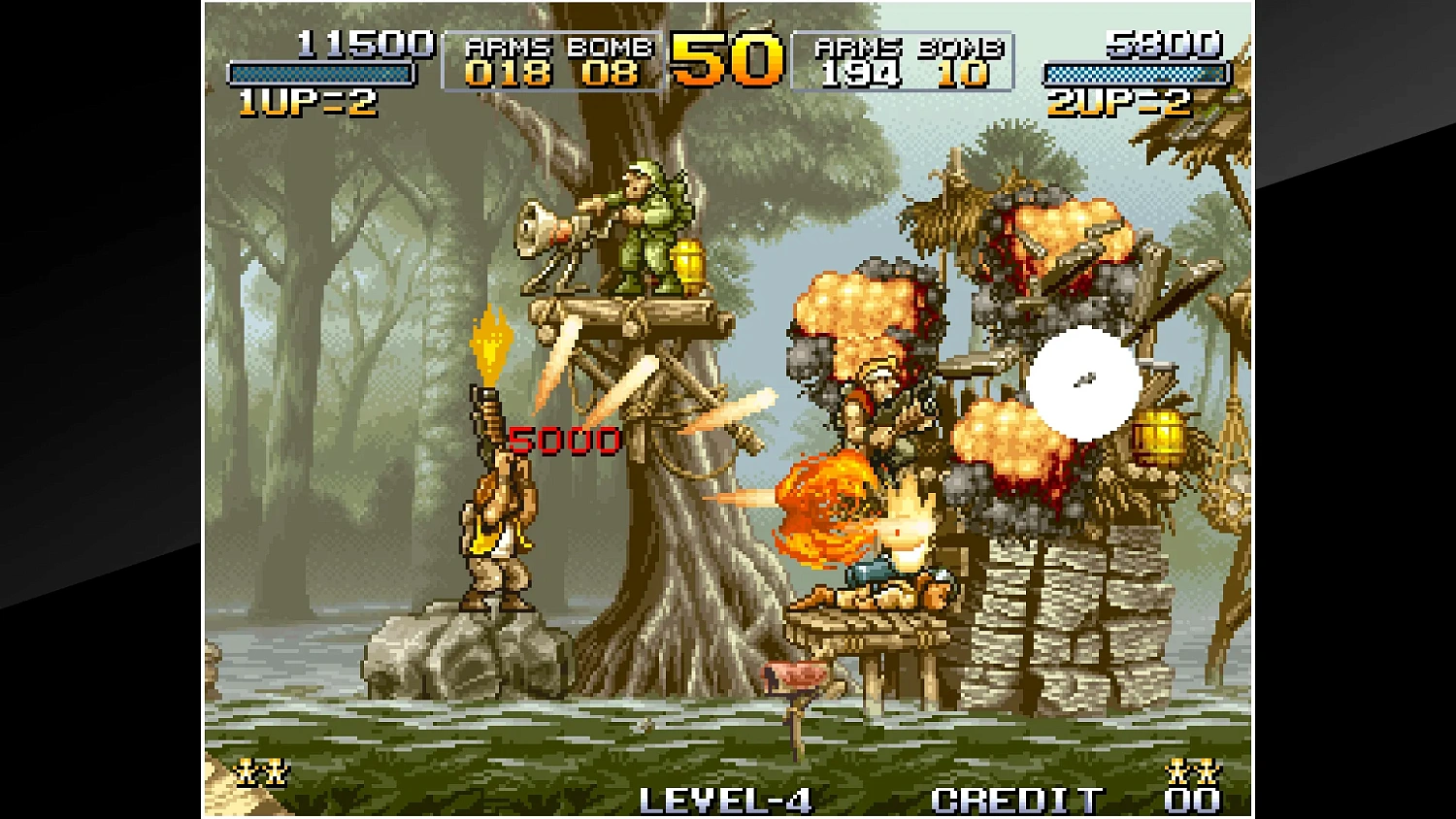Screen dimensions: 1456x819
Task: Click the 5000 points popup text
Action: (x=563, y=439)
